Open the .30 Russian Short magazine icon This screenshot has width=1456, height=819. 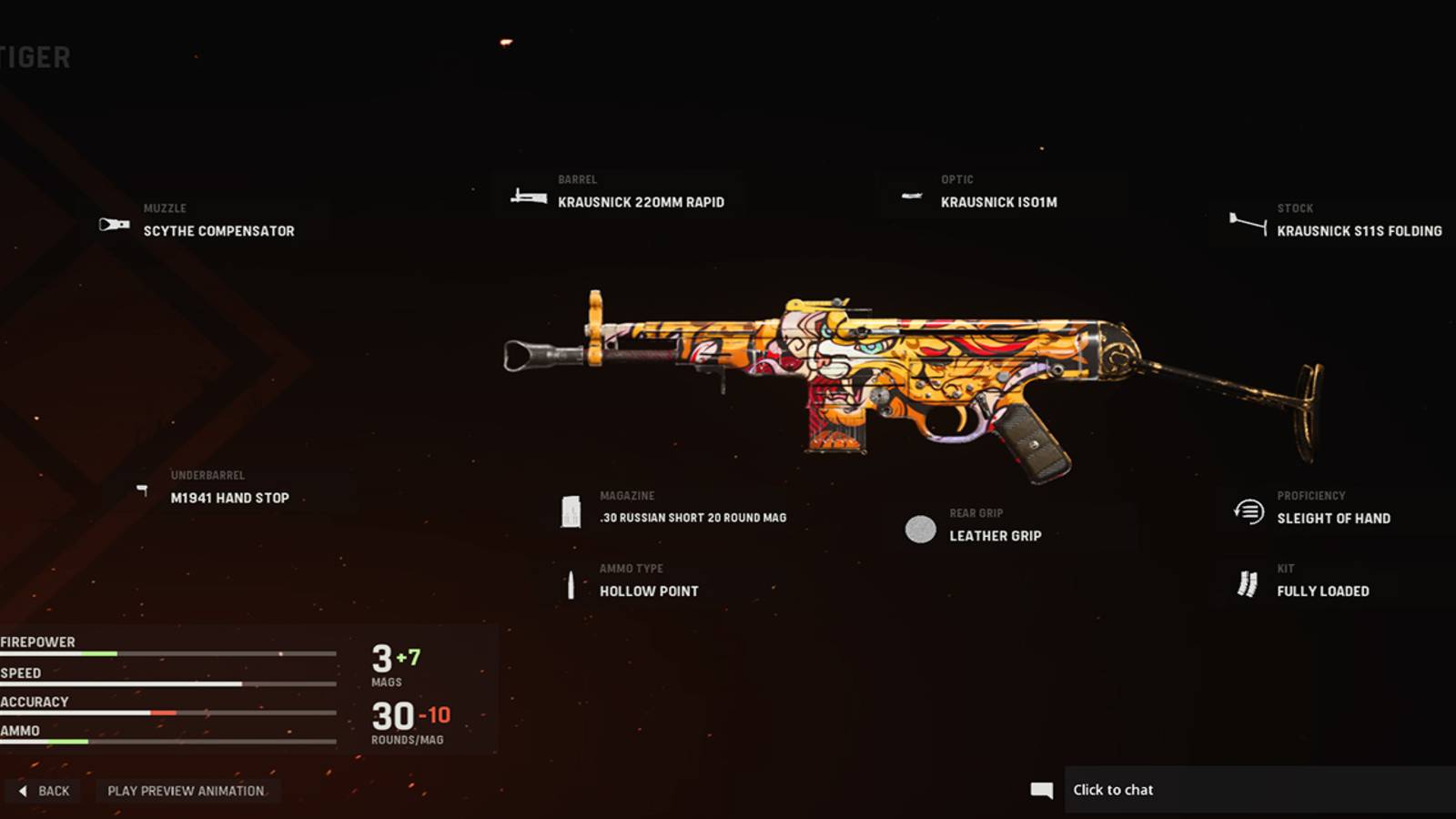(x=572, y=510)
